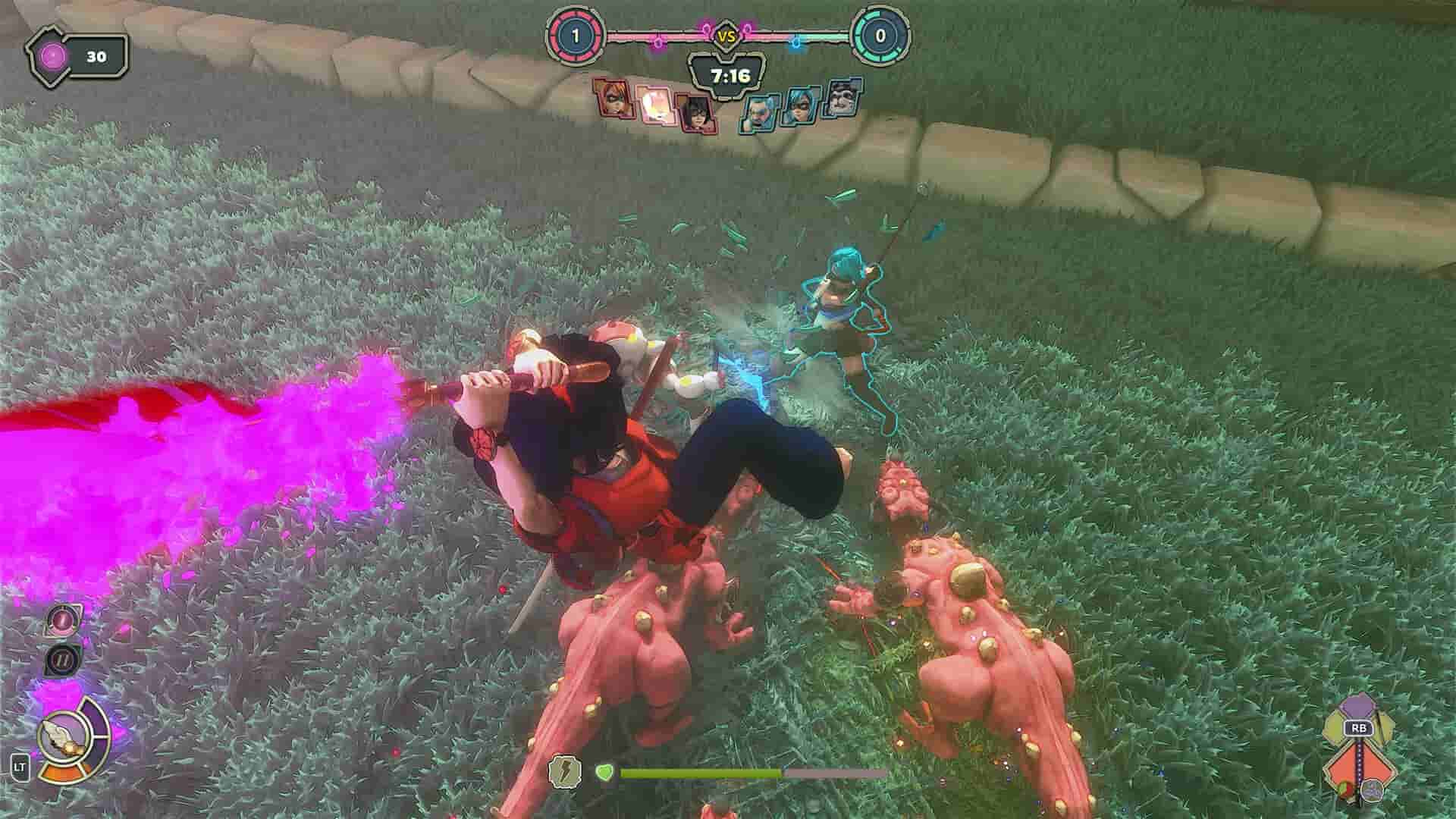Click the golden VS emblem
Image resolution: width=1456 pixels, height=819 pixels.
tap(728, 36)
